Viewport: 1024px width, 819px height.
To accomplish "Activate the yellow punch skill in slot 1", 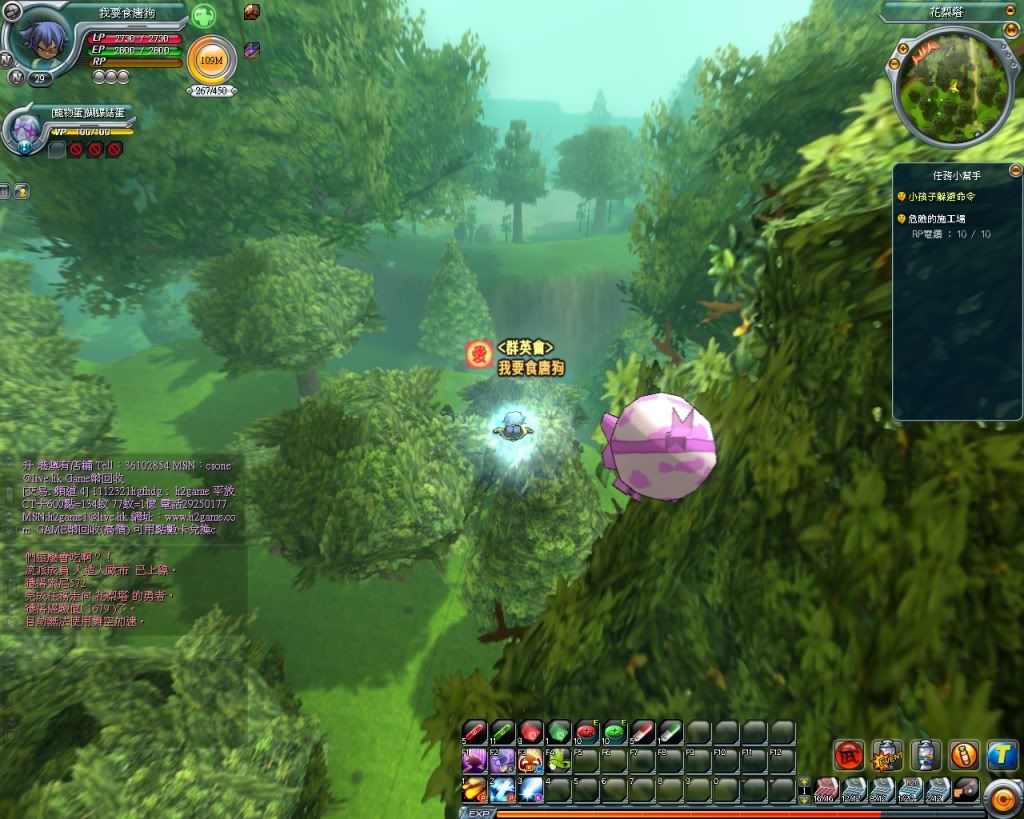I will tap(474, 790).
